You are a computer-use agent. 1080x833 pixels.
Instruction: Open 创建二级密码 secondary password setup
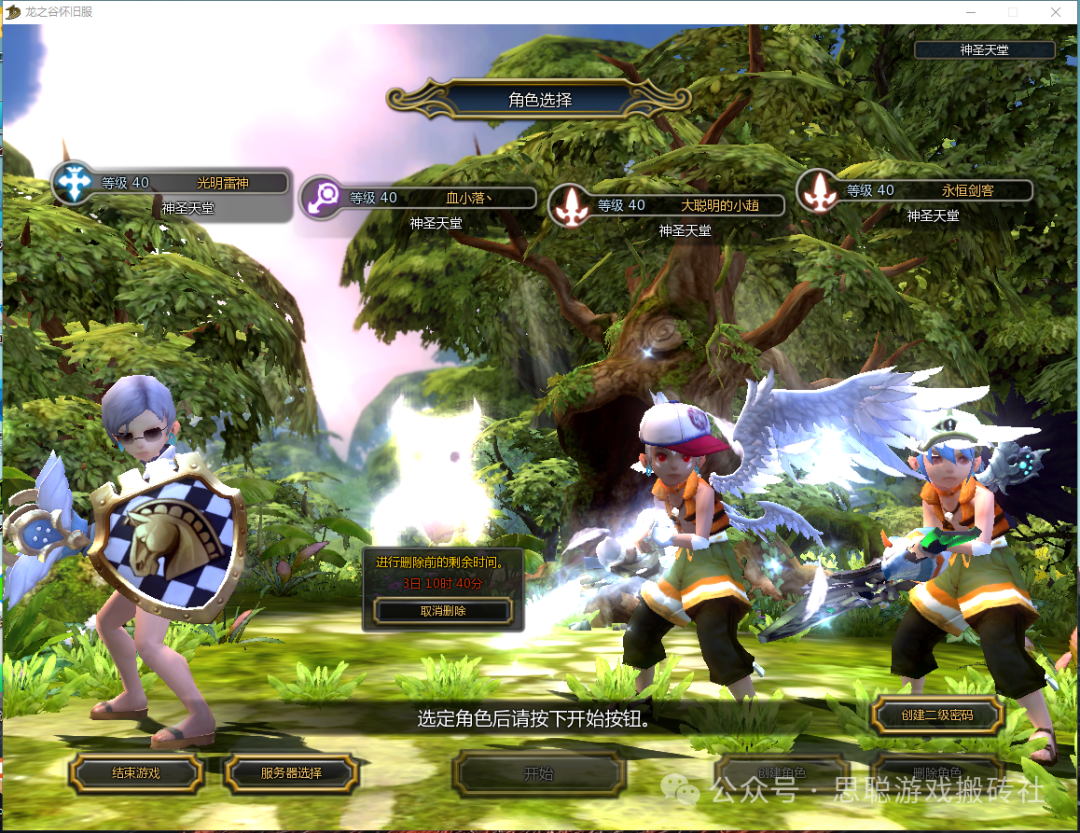937,715
